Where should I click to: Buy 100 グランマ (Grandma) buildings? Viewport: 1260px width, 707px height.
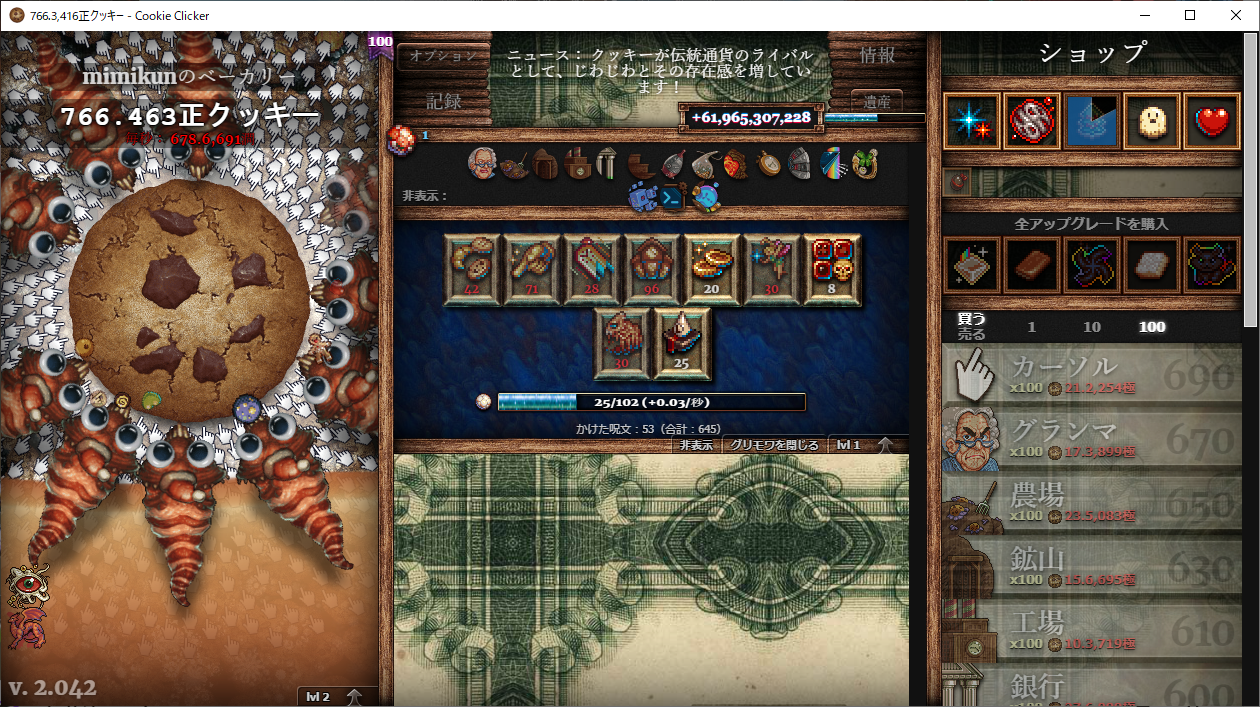[x=1092, y=440]
